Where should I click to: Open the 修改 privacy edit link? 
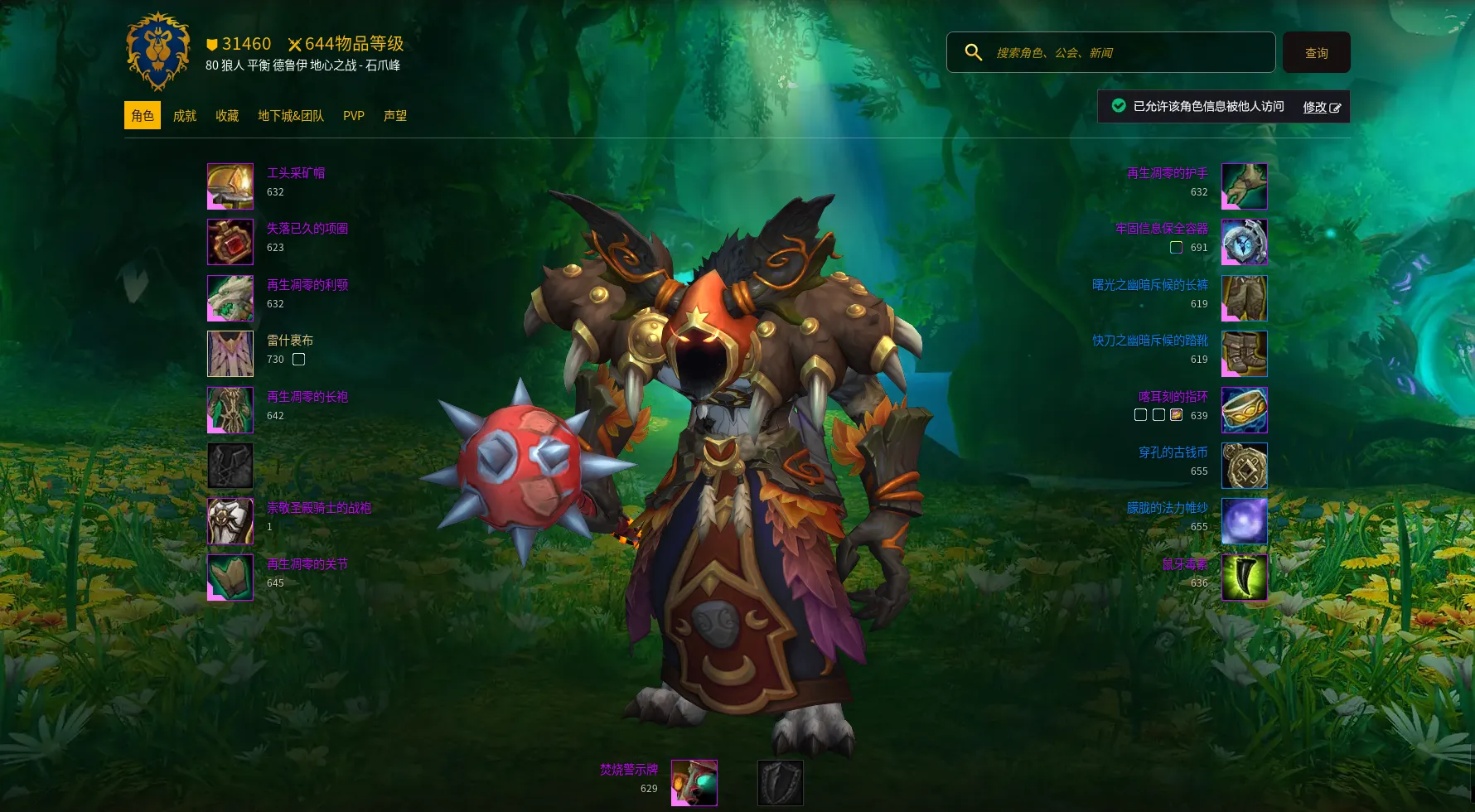point(1321,107)
